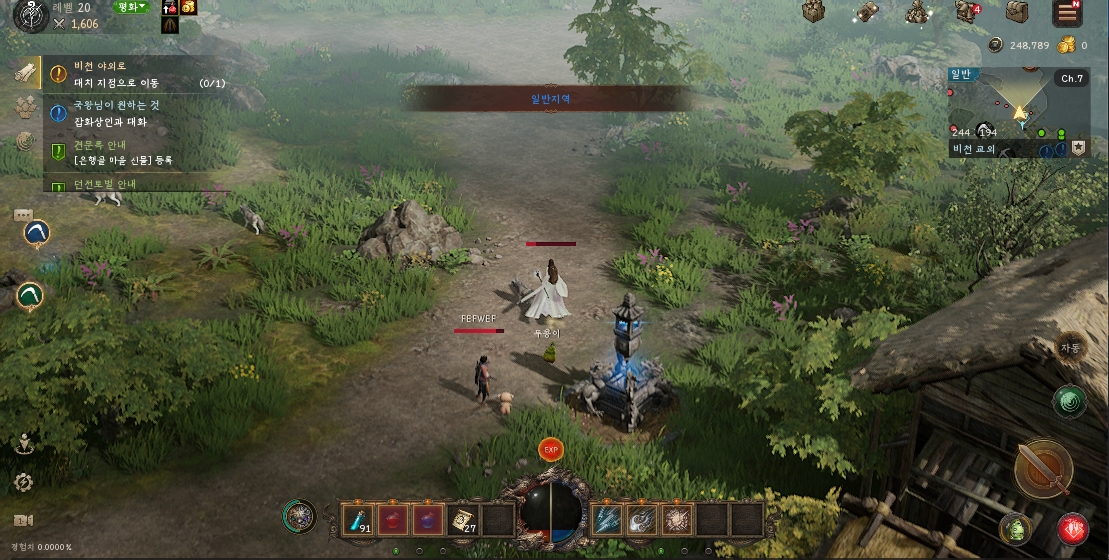Viewport: 1109px width, 560px height.
Task: Toggle the 자동 auto-battle button
Action: coord(1071,347)
